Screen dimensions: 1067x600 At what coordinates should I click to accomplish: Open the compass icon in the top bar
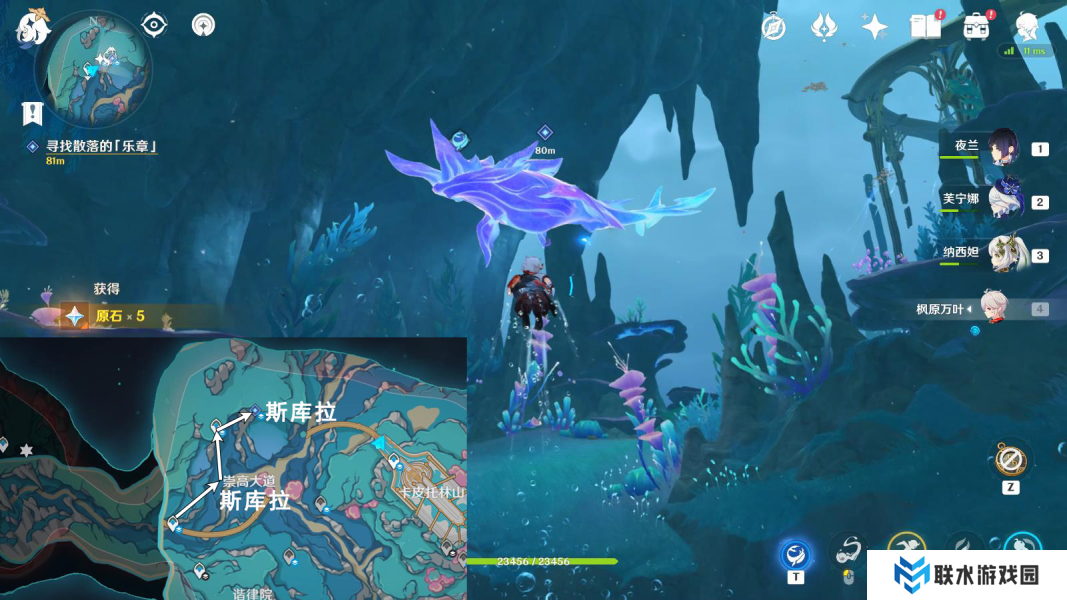point(773,27)
